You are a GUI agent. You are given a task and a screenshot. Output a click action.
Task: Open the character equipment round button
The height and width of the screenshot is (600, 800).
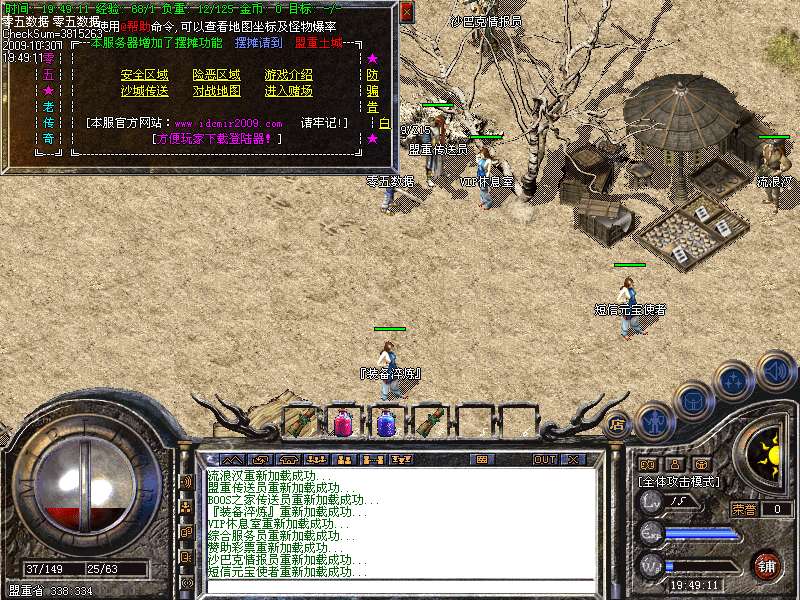tap(651, 420)
